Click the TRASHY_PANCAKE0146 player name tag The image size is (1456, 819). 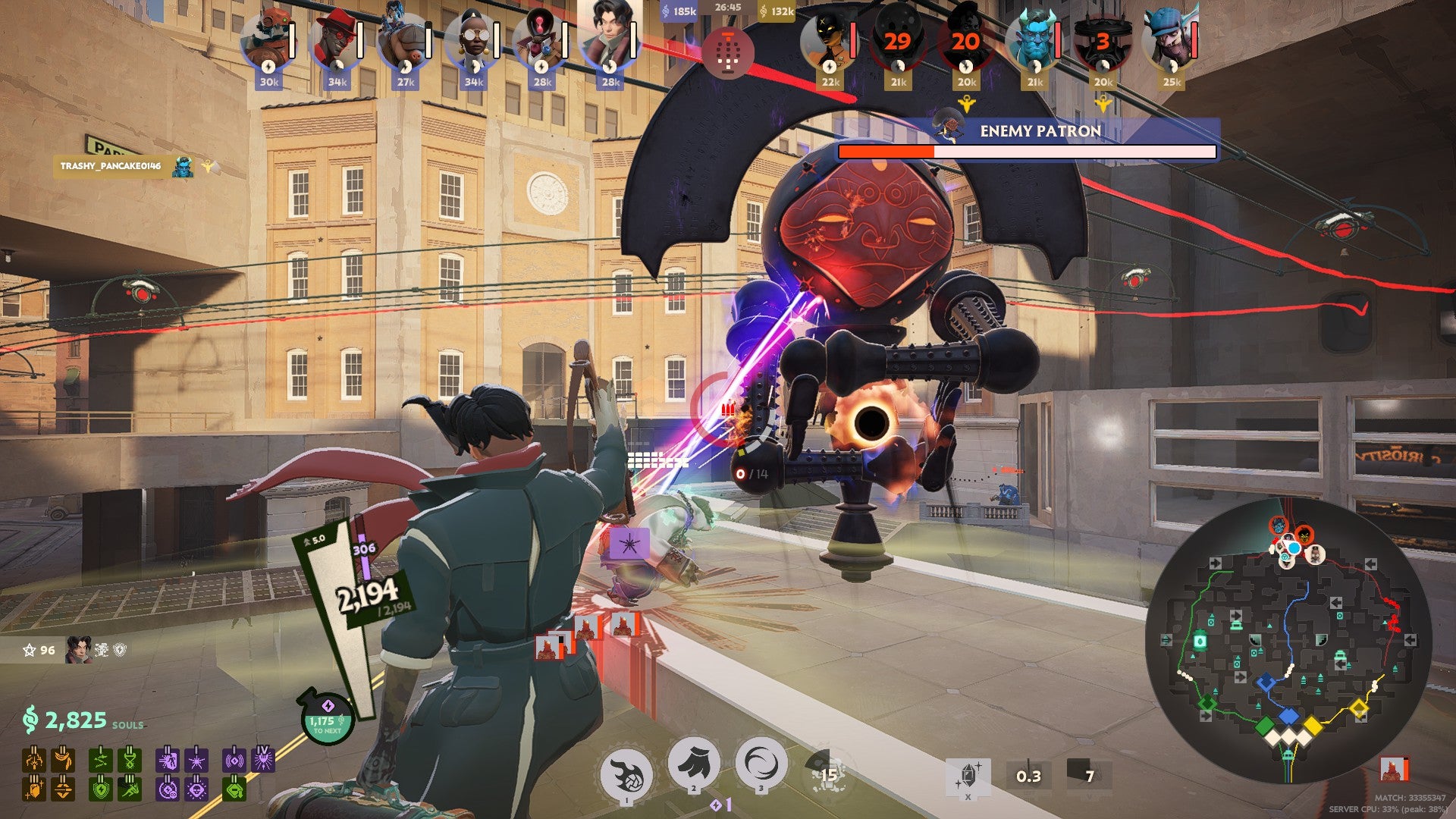pos(111,166)
